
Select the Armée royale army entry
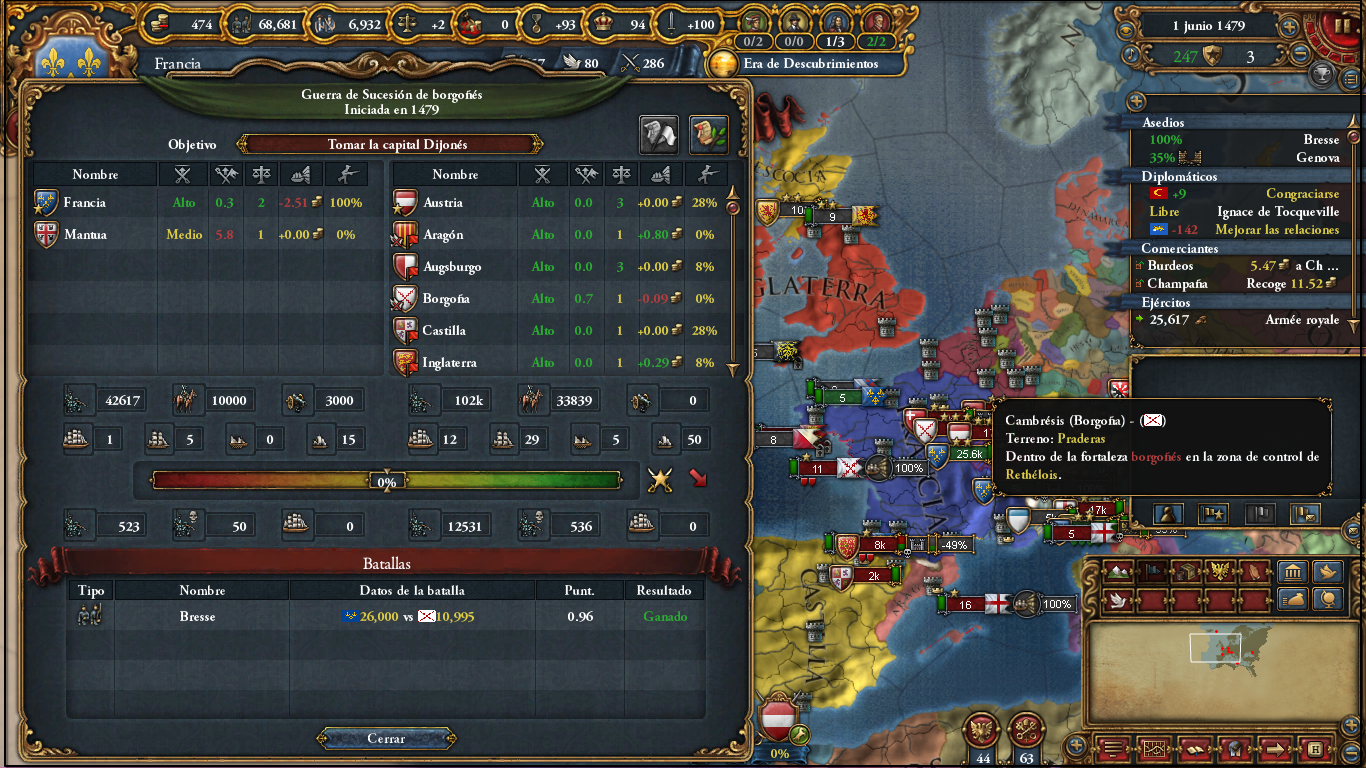(x=1240, y=320)
